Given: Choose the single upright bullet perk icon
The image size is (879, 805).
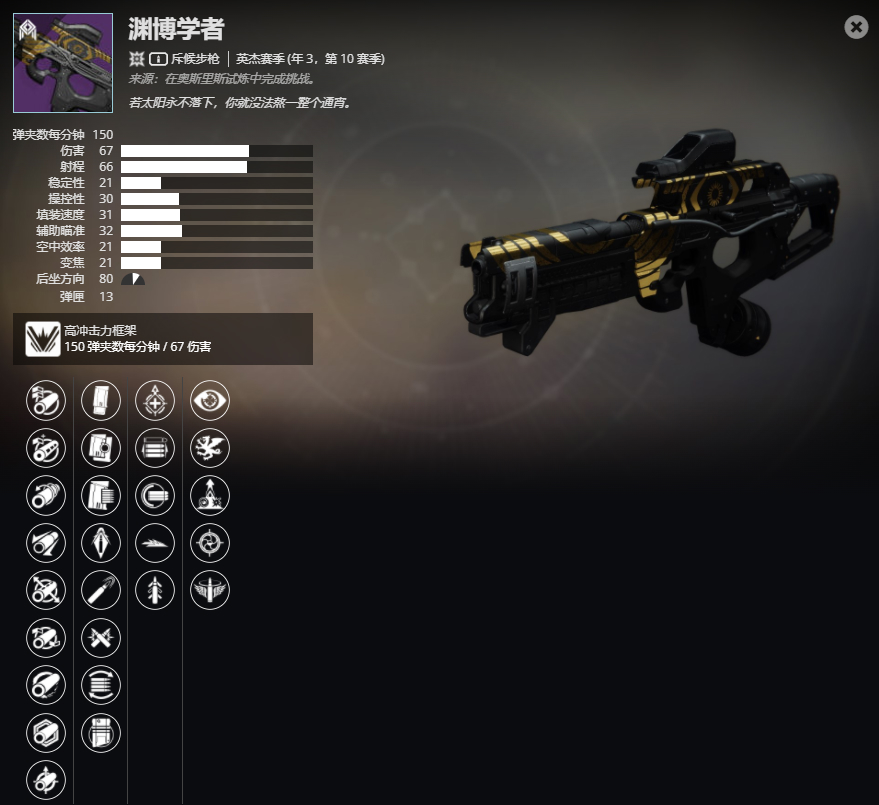Looking at the screenshot, I should [155, 589].
